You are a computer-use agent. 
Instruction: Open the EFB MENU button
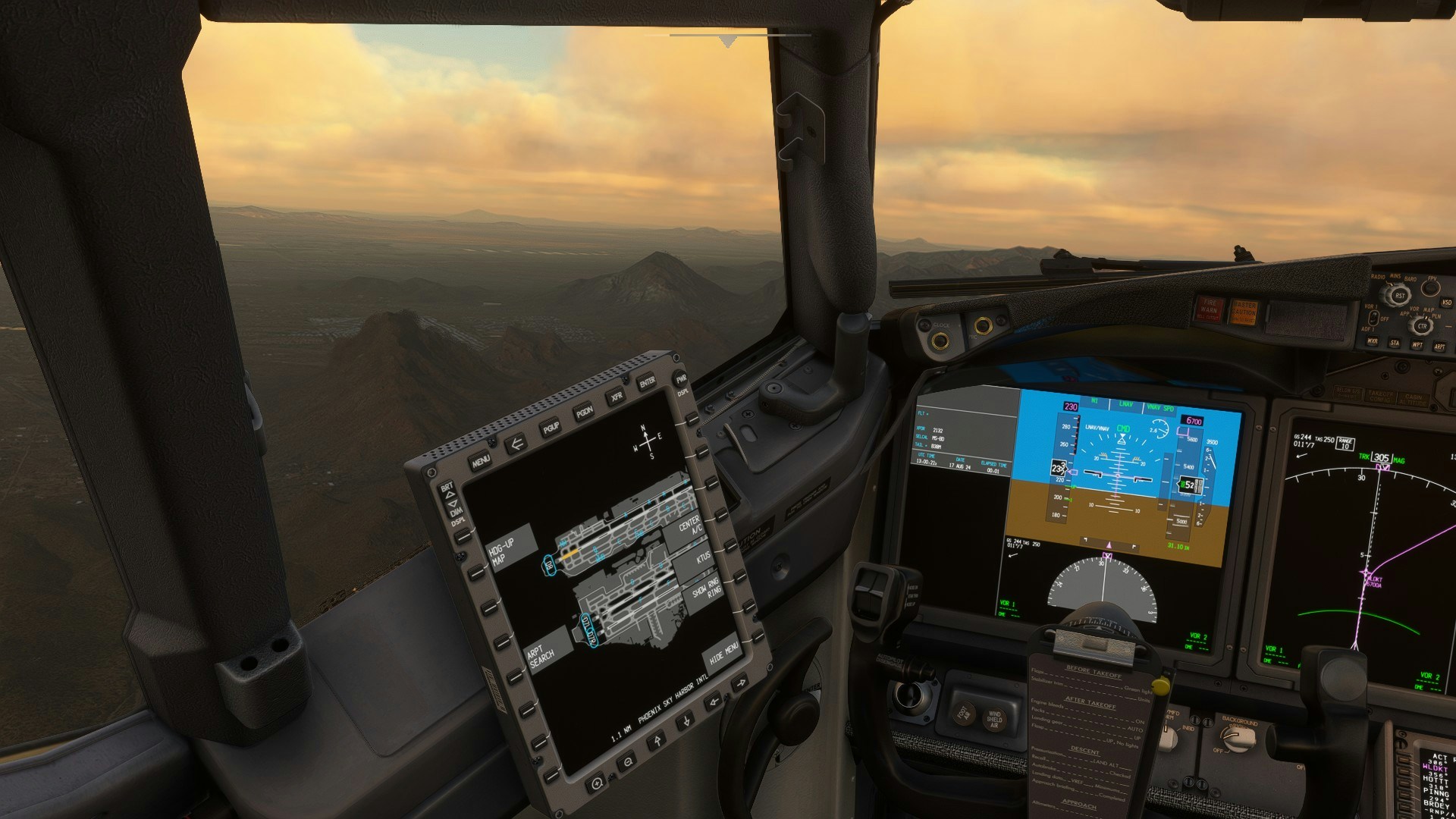pos(480,460)
